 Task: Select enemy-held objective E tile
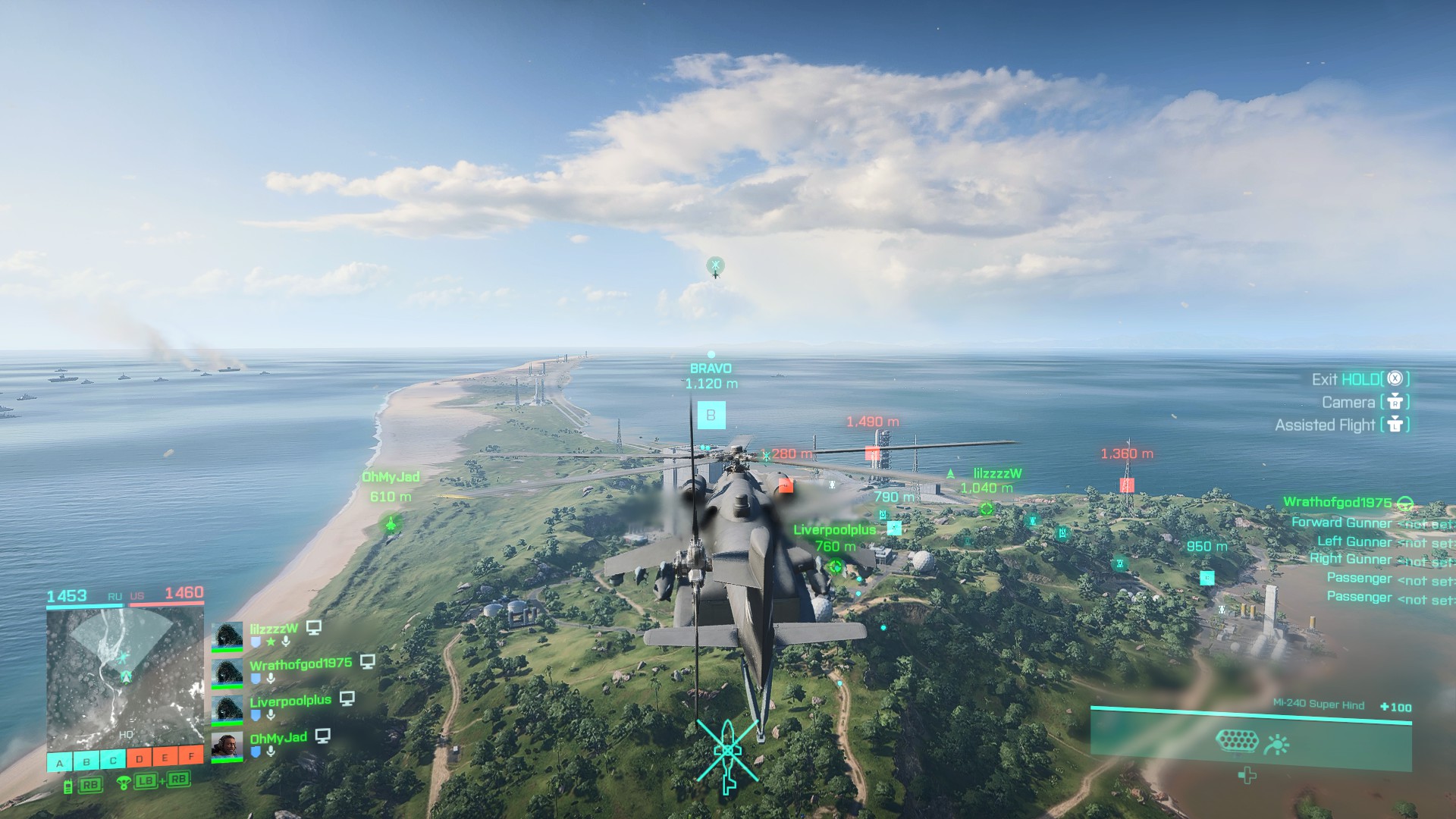pos(165,757)
